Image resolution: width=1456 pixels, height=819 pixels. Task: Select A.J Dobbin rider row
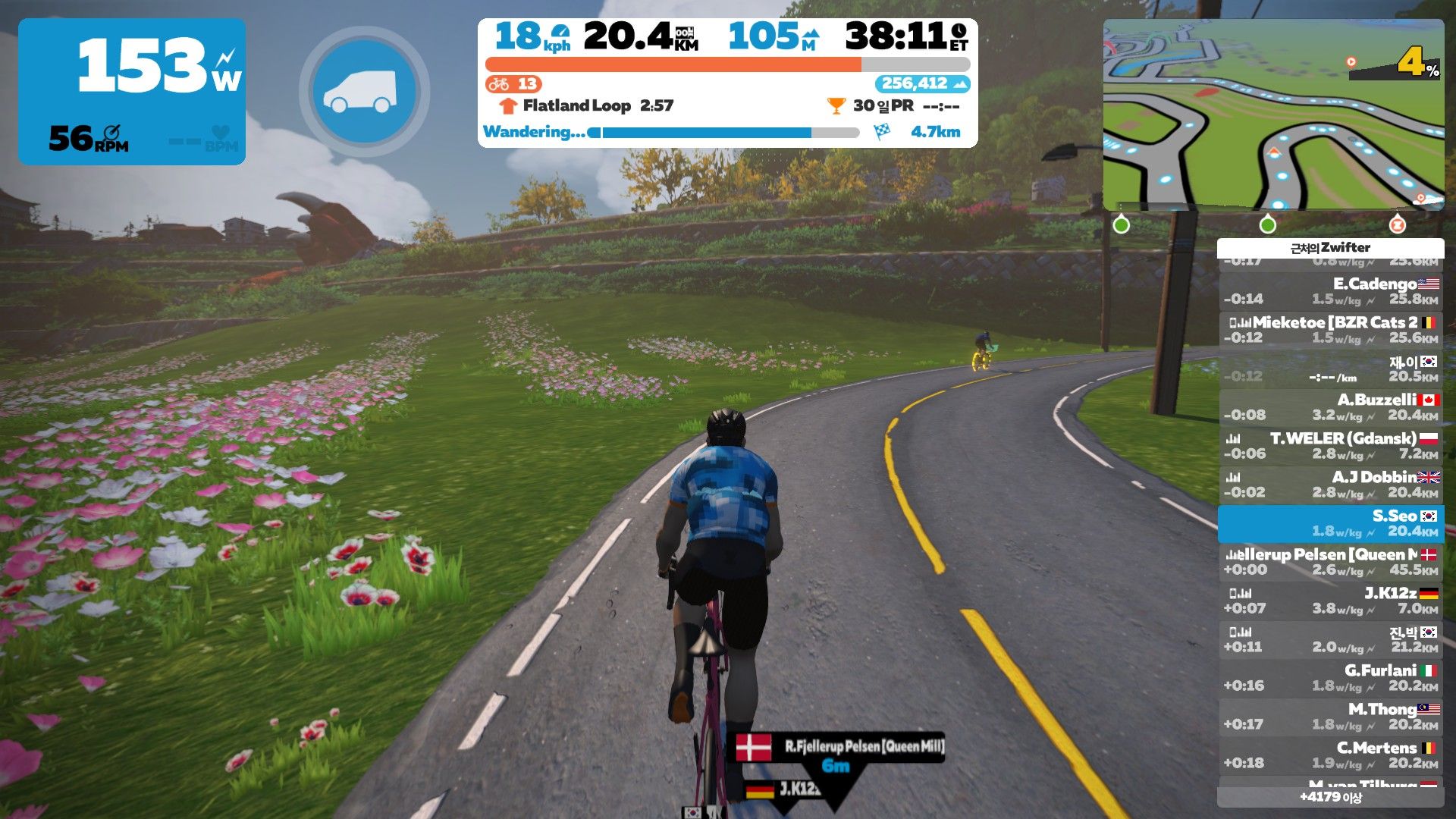pos(1331,485)
